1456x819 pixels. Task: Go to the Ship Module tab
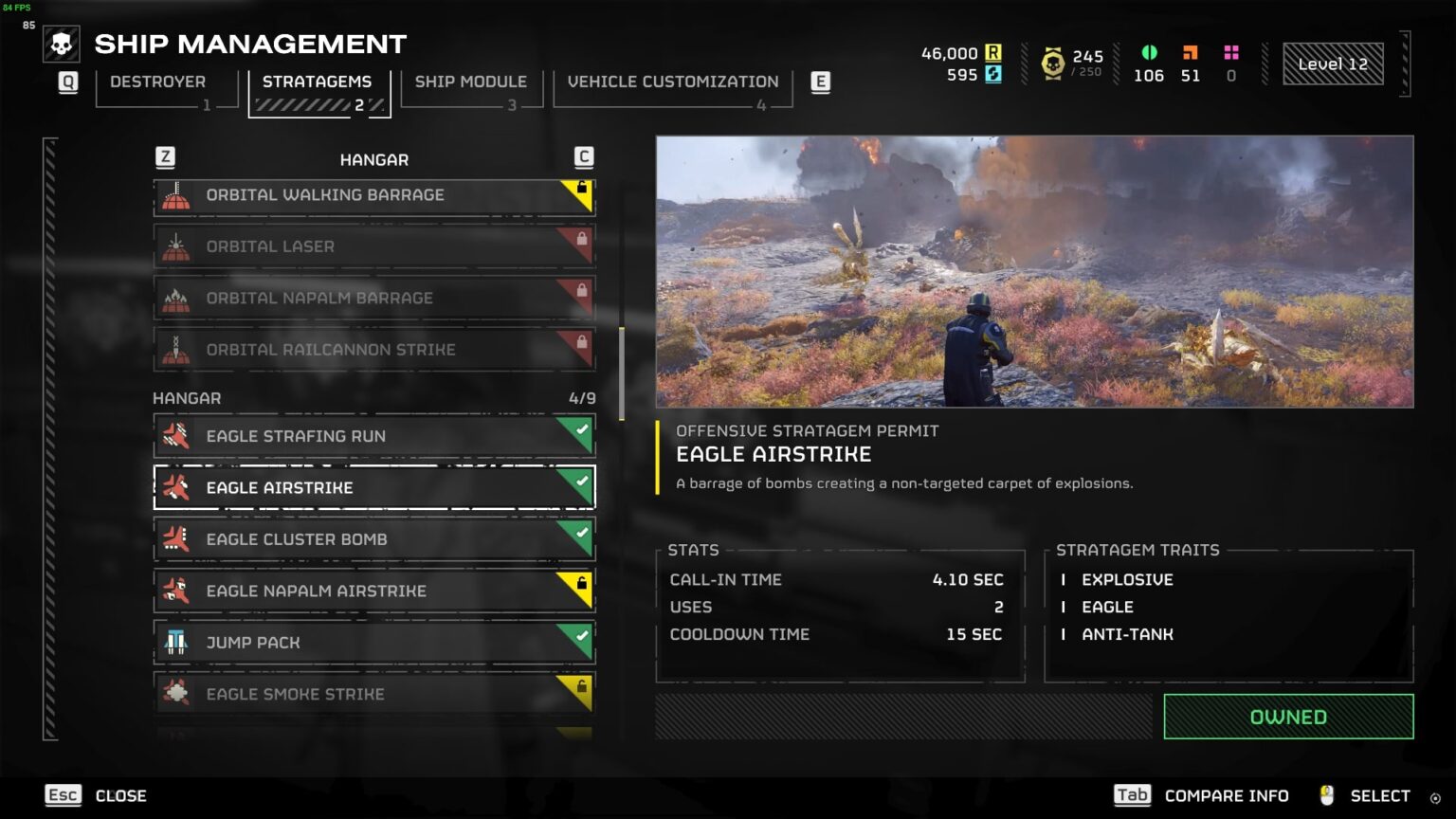pyautogui.click(x=470, y=82)
